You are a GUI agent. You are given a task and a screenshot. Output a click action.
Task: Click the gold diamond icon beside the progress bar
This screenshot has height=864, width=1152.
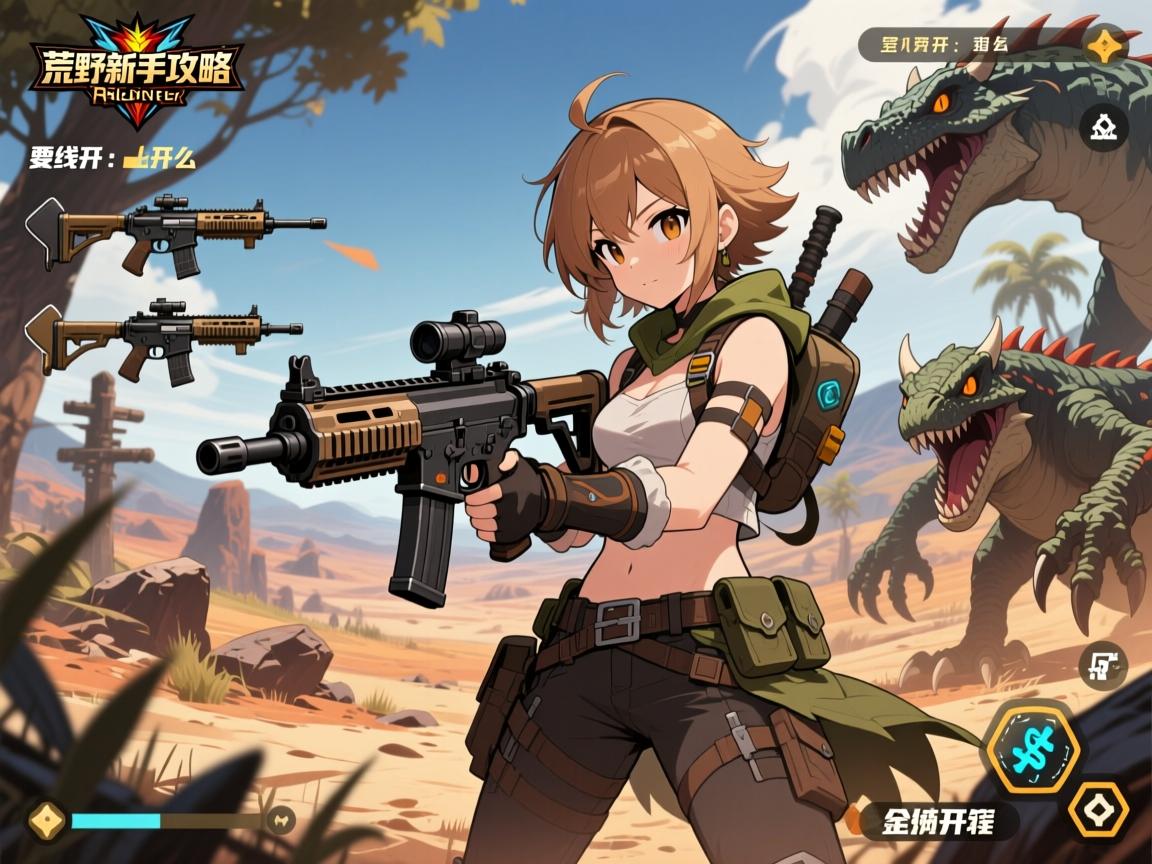pos(44,820)
